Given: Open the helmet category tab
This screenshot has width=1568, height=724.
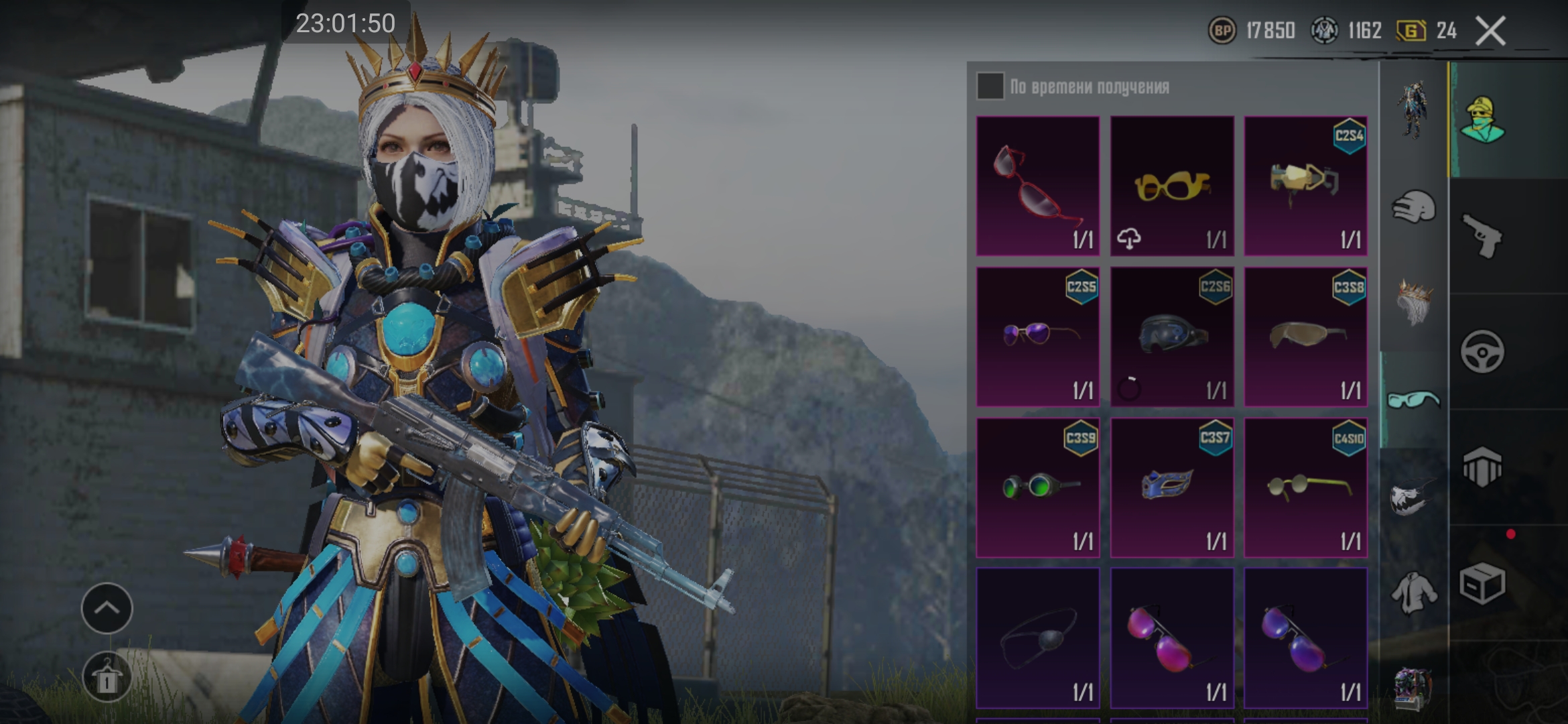Looking at the screenshot, I should click(x=1414, y=206).
